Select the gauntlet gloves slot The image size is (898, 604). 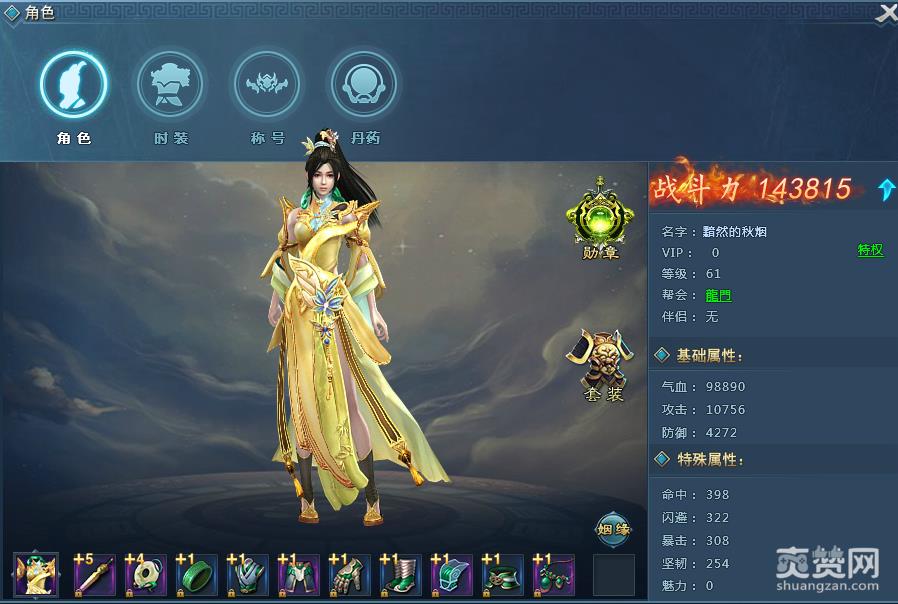pos(350,575)
